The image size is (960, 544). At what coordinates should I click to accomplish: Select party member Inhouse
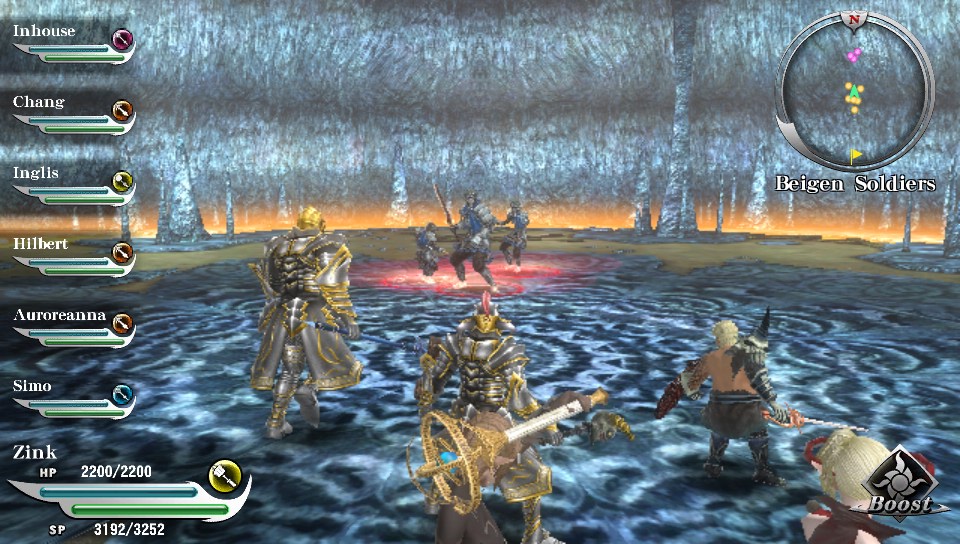tap(45, 31)
